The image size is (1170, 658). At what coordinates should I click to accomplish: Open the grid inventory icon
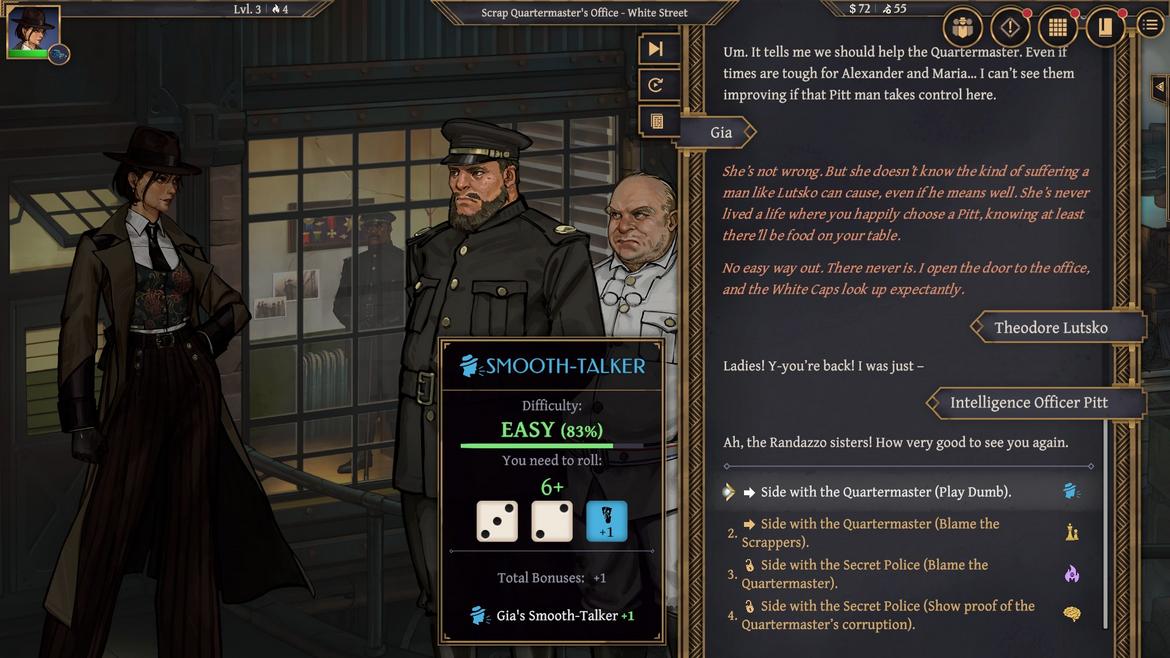click(1057, 27)
